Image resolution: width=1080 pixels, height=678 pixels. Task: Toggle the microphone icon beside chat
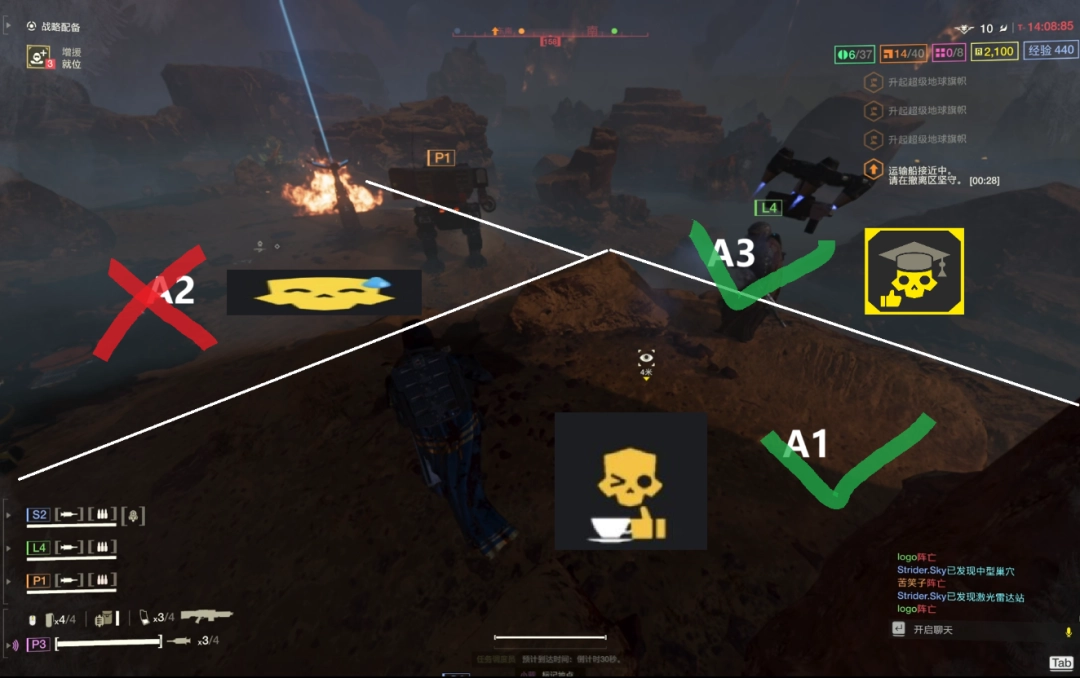point(1068,631)
